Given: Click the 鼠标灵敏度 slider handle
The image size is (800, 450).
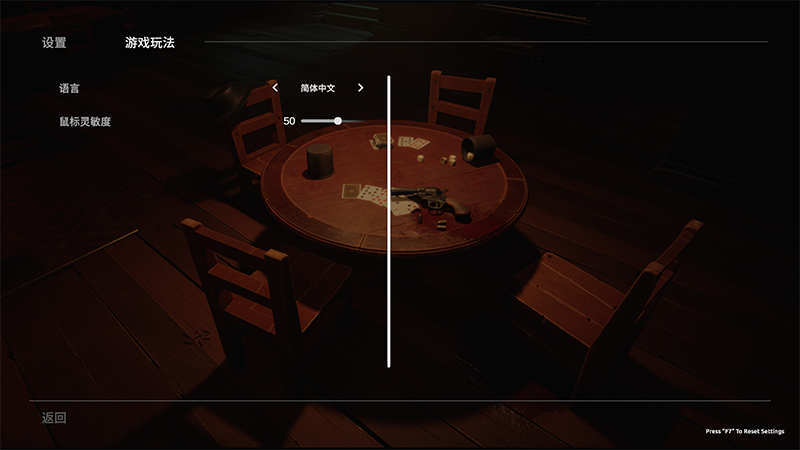Looking at the screenshot, I should pyautogui.click(x=338, y=121).
